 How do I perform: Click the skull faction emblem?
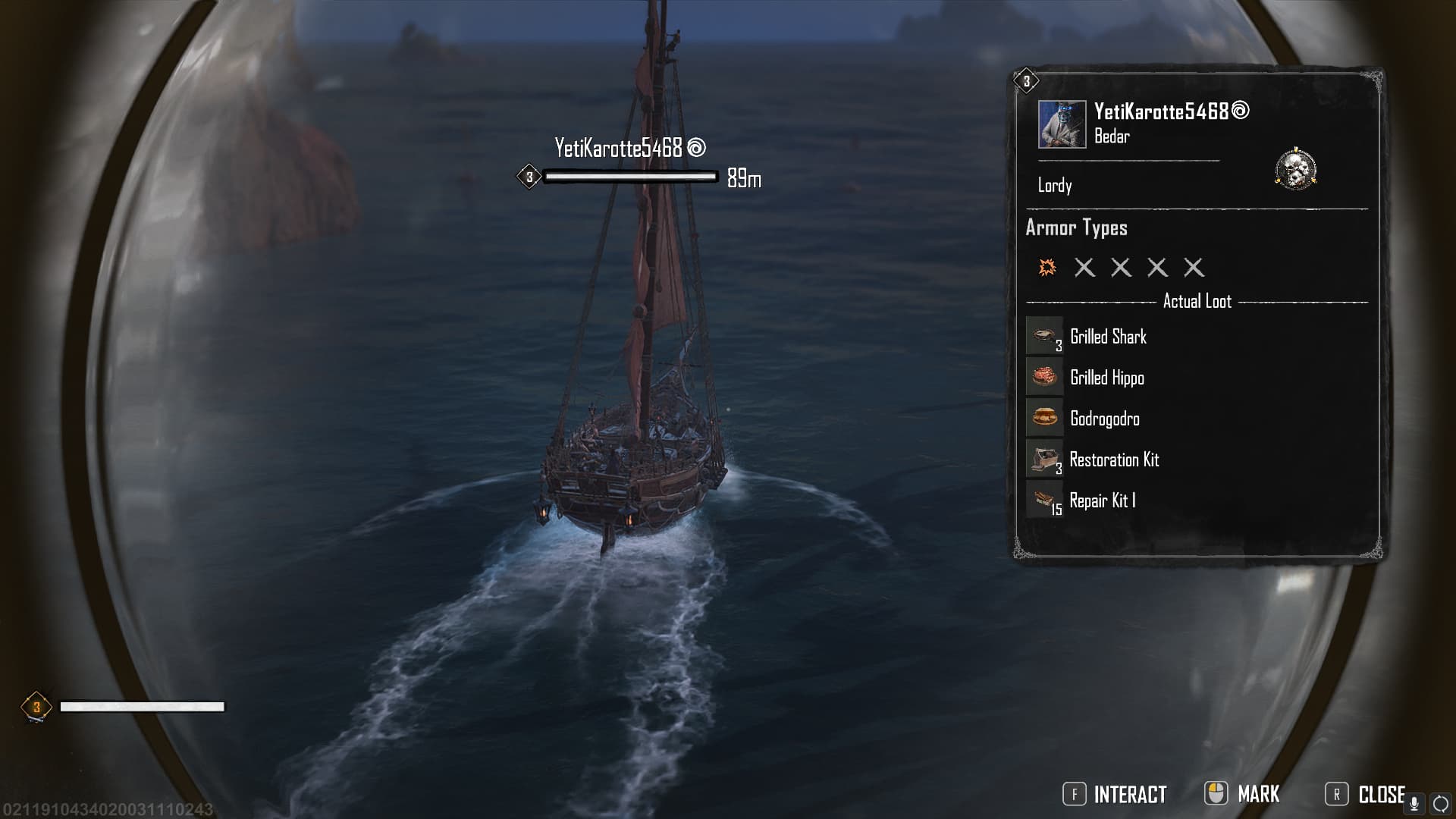point(1295,169)
